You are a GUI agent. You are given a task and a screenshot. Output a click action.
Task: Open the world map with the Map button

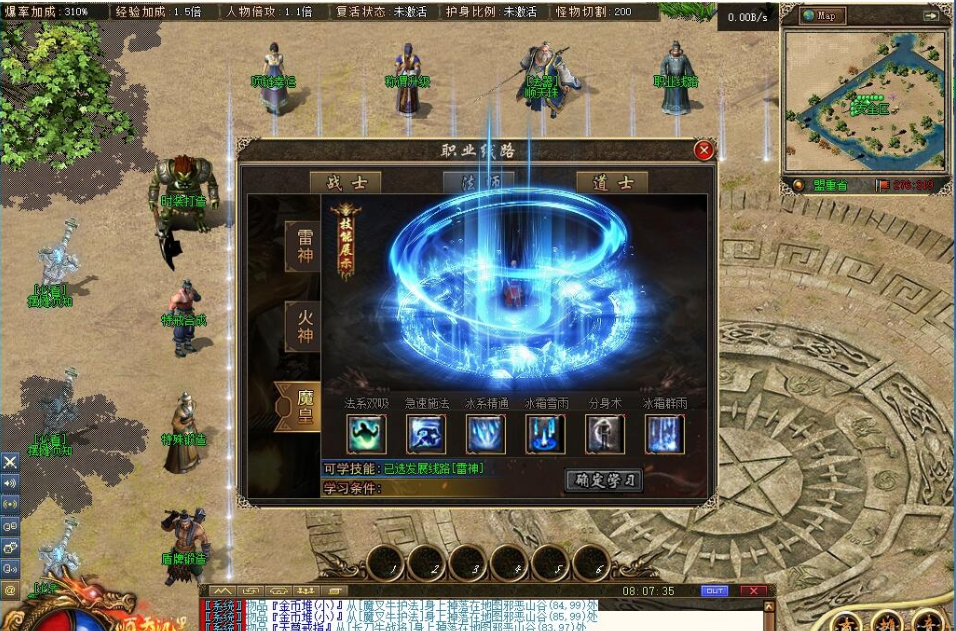point(823,16)
